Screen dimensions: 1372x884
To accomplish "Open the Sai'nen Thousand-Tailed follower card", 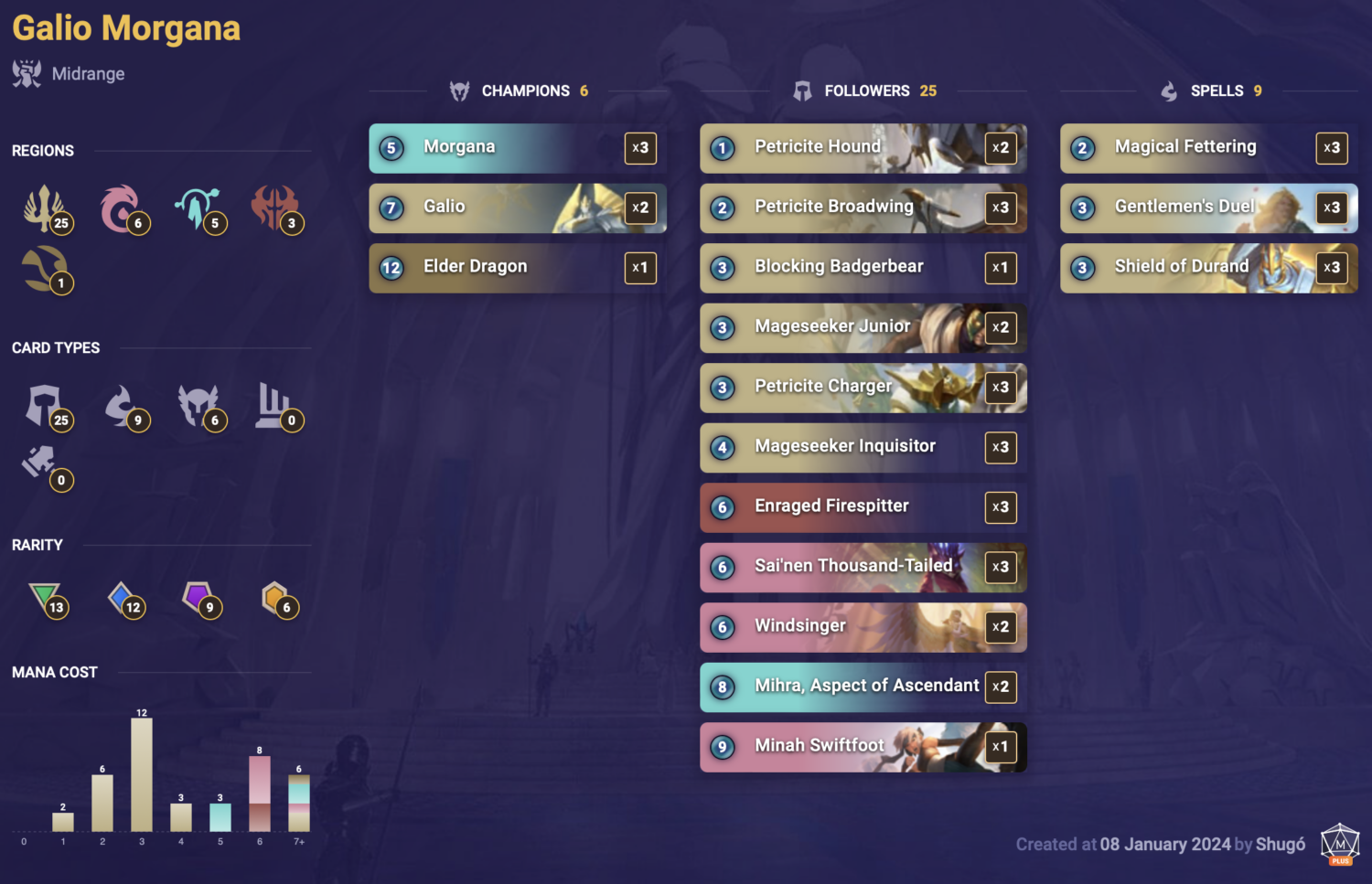I will (863, 567).
